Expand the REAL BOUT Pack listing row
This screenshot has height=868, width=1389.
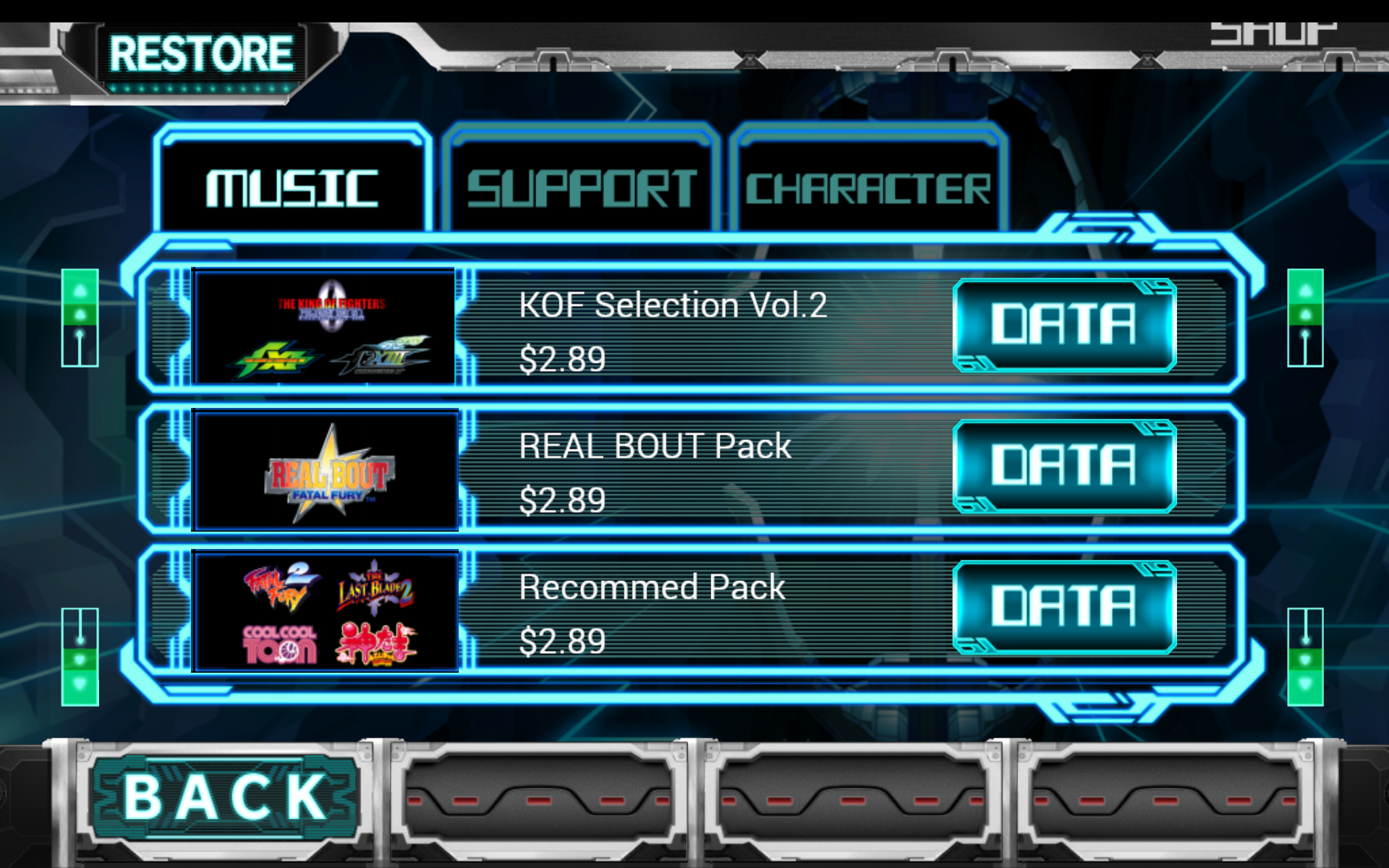point(687,470)
